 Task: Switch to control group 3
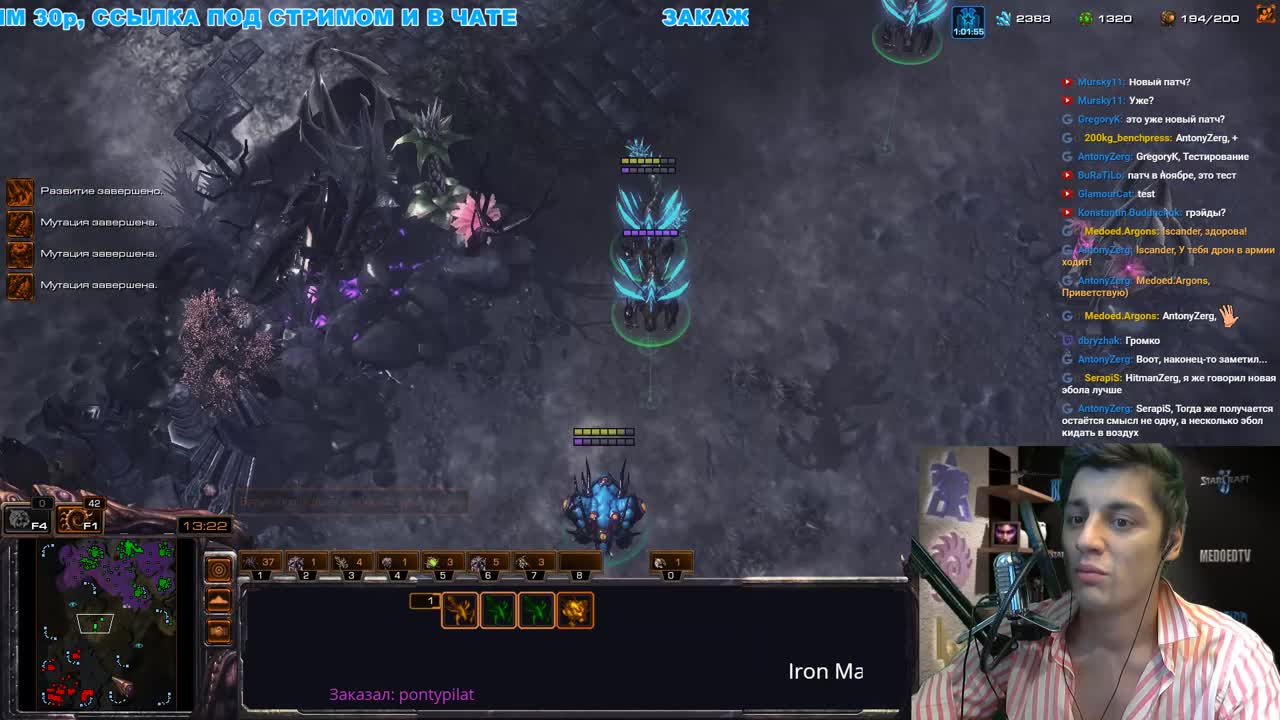pyautogui.click(x=351, y=564)
